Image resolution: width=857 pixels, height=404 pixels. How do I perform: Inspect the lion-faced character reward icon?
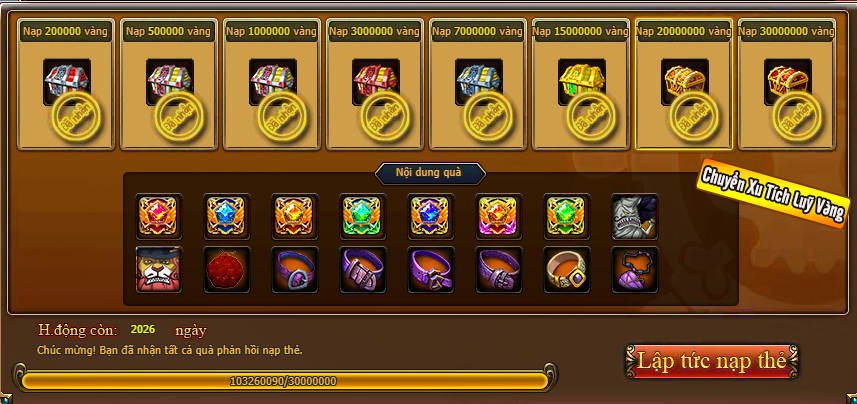click(x=159, y=270)
